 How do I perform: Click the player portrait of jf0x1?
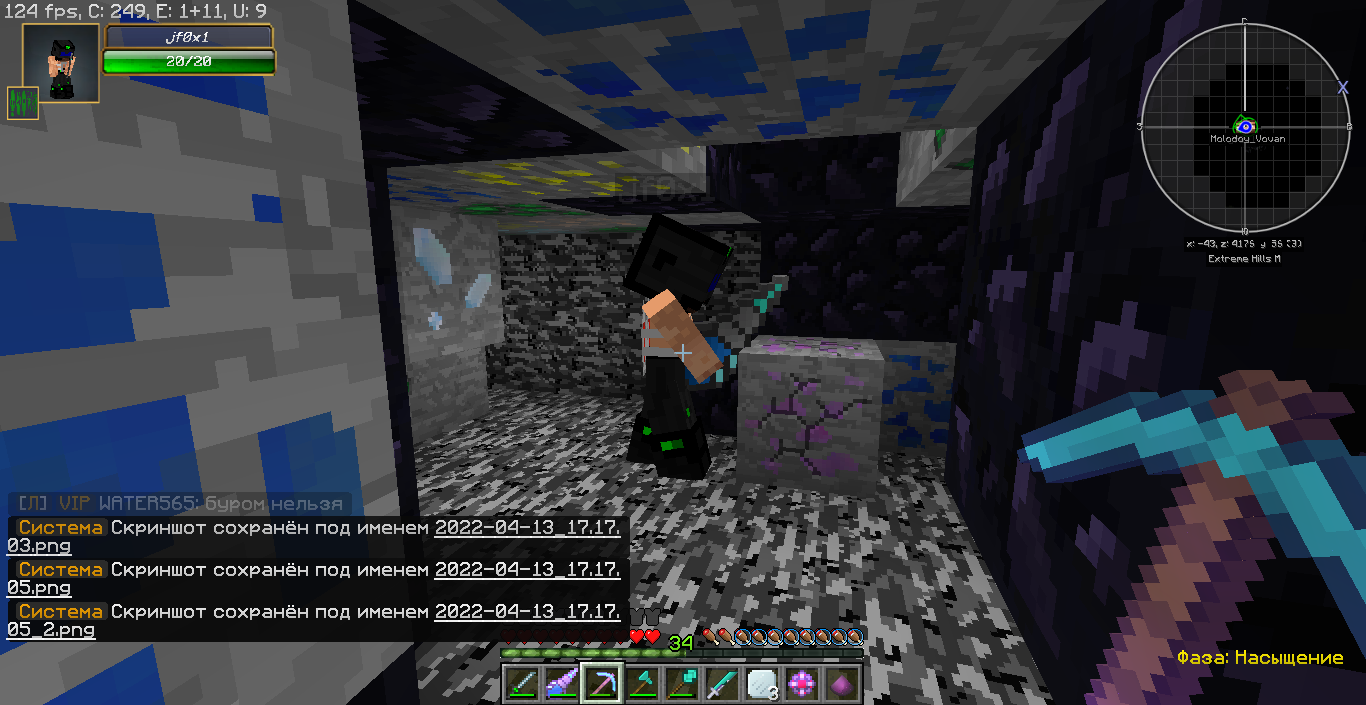click(61, 63)
